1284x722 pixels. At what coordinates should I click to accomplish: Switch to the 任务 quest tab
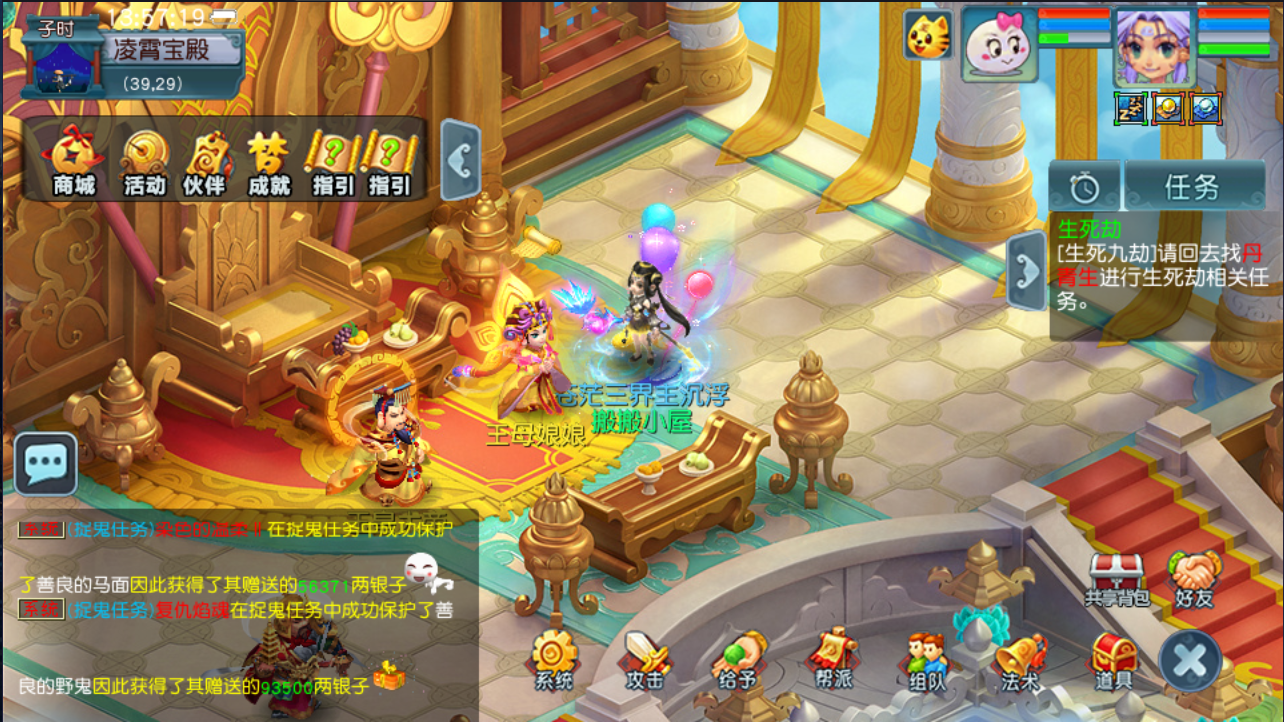pos(1191,186)
